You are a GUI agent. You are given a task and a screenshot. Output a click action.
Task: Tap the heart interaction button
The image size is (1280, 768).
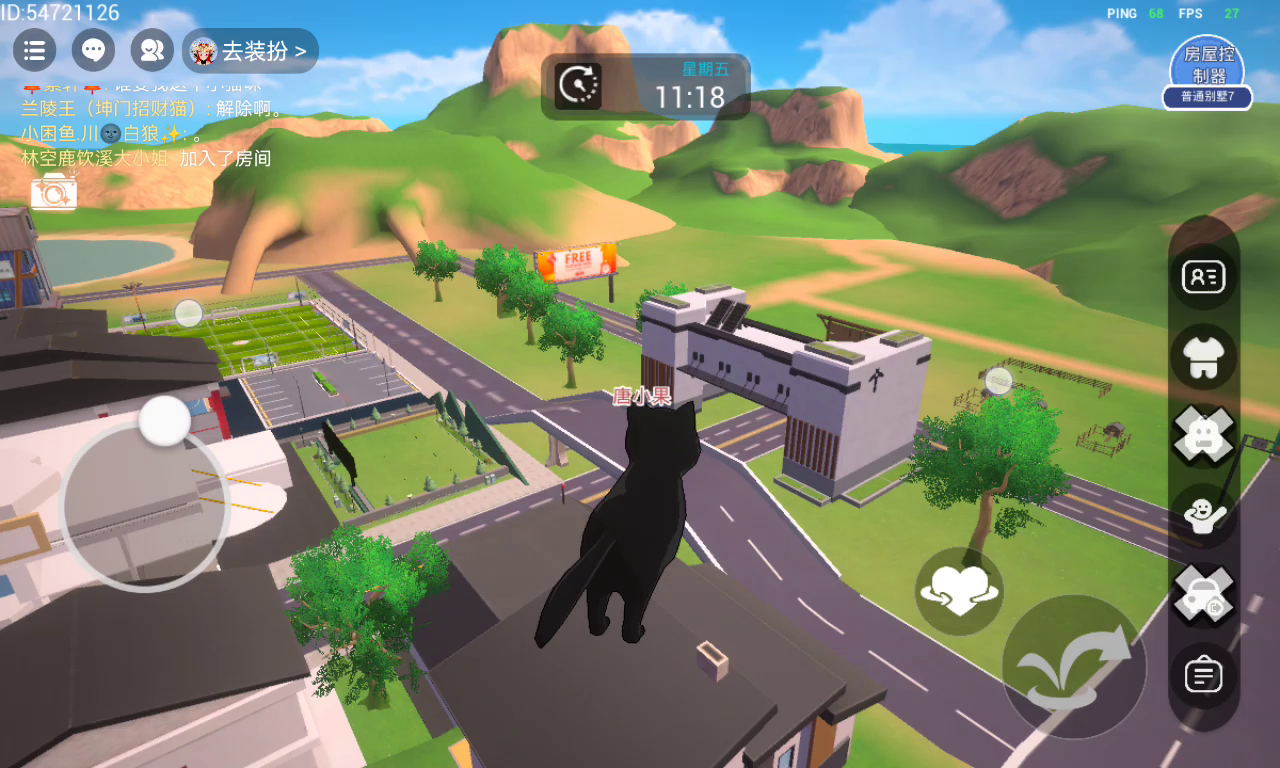point(959,591)
